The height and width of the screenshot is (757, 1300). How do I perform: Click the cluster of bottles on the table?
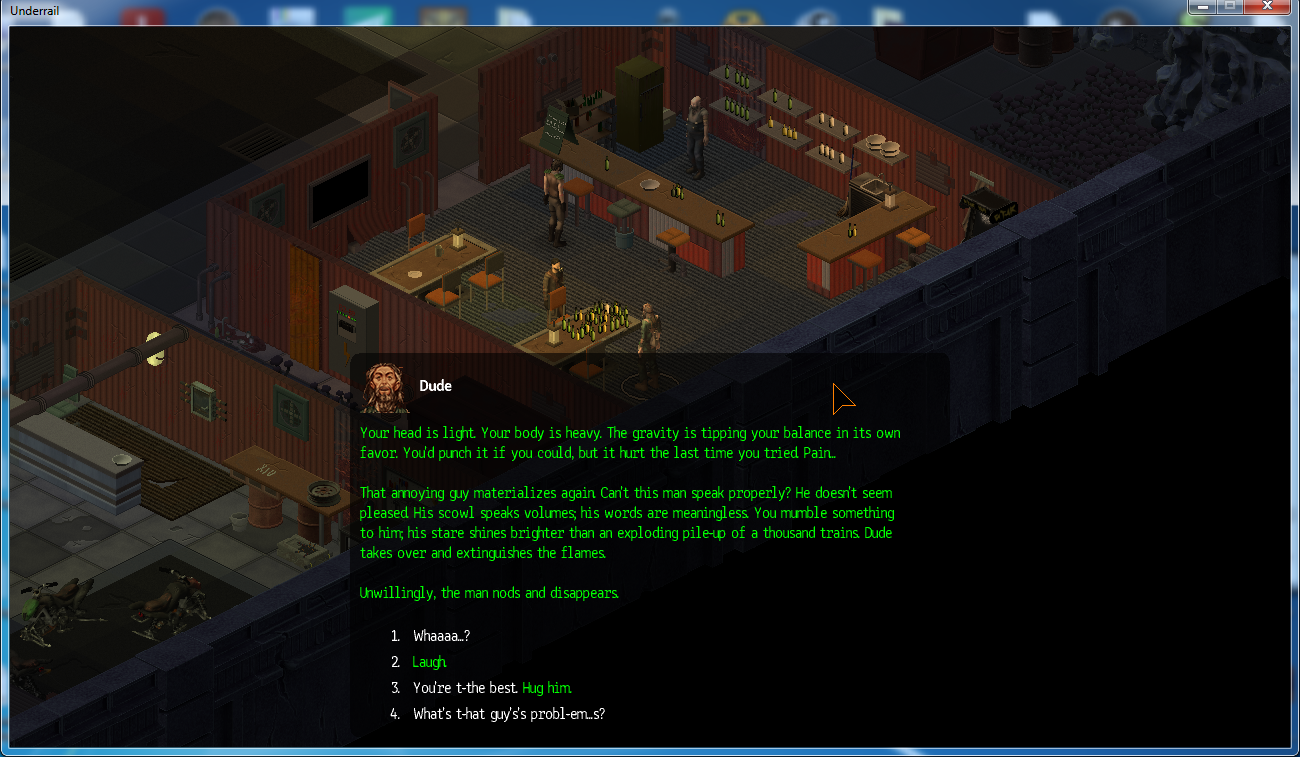pos(592,320)
